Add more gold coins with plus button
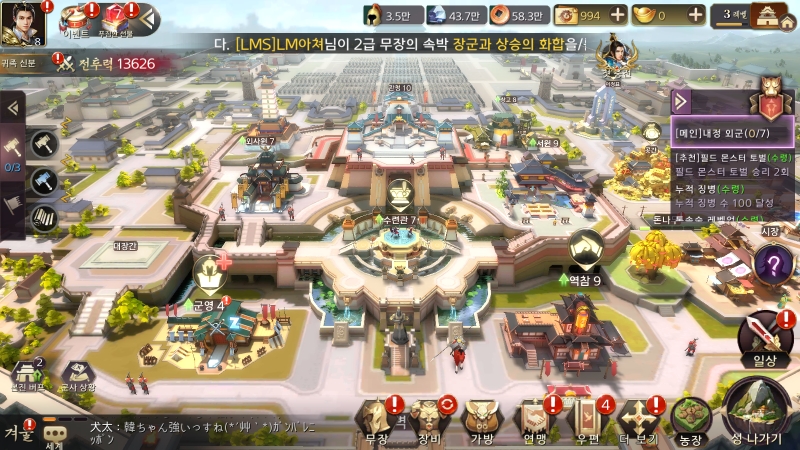 (x=617, y=15)
